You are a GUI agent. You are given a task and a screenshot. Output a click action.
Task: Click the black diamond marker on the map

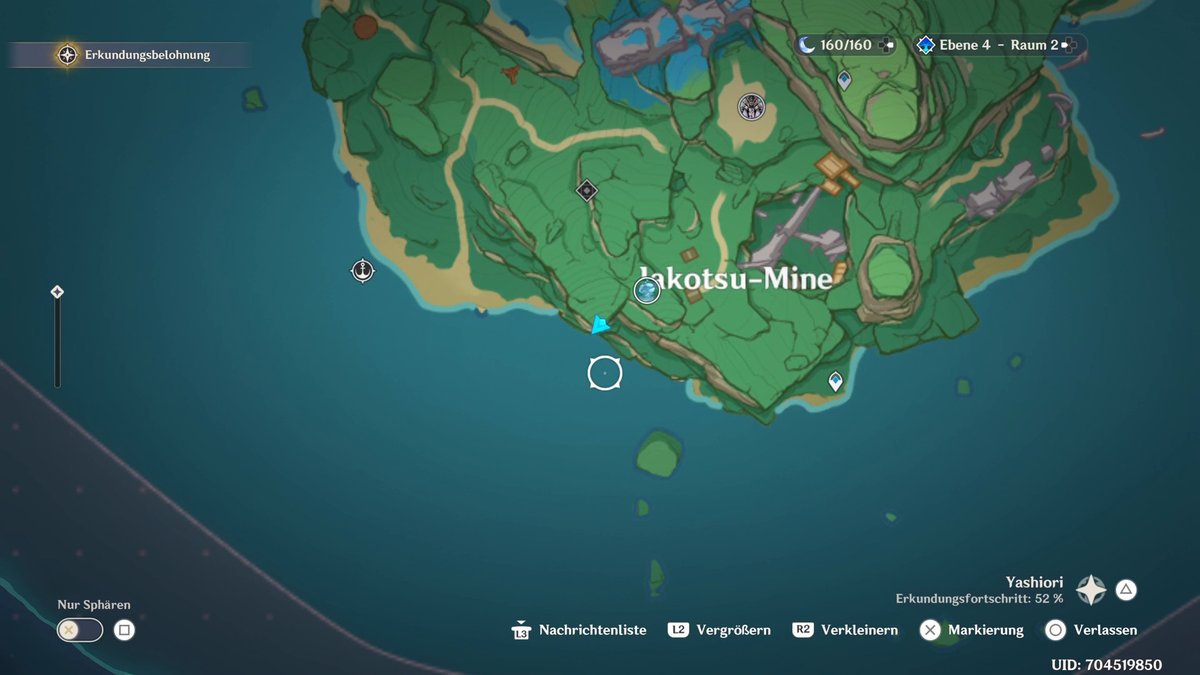[x=587, y=189]
